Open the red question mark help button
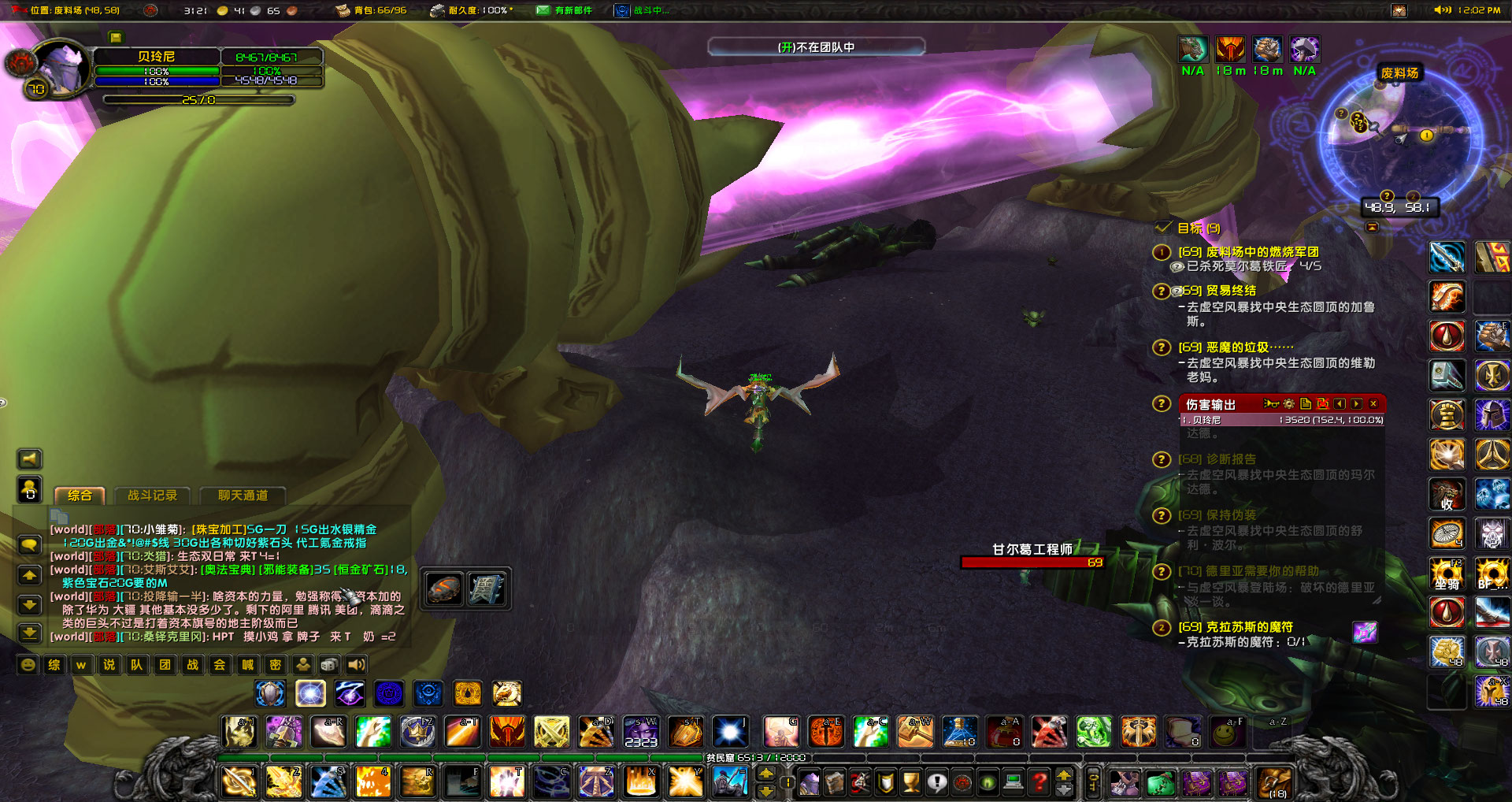Viewport: 1512px width, 802px height. [1039, 782]
